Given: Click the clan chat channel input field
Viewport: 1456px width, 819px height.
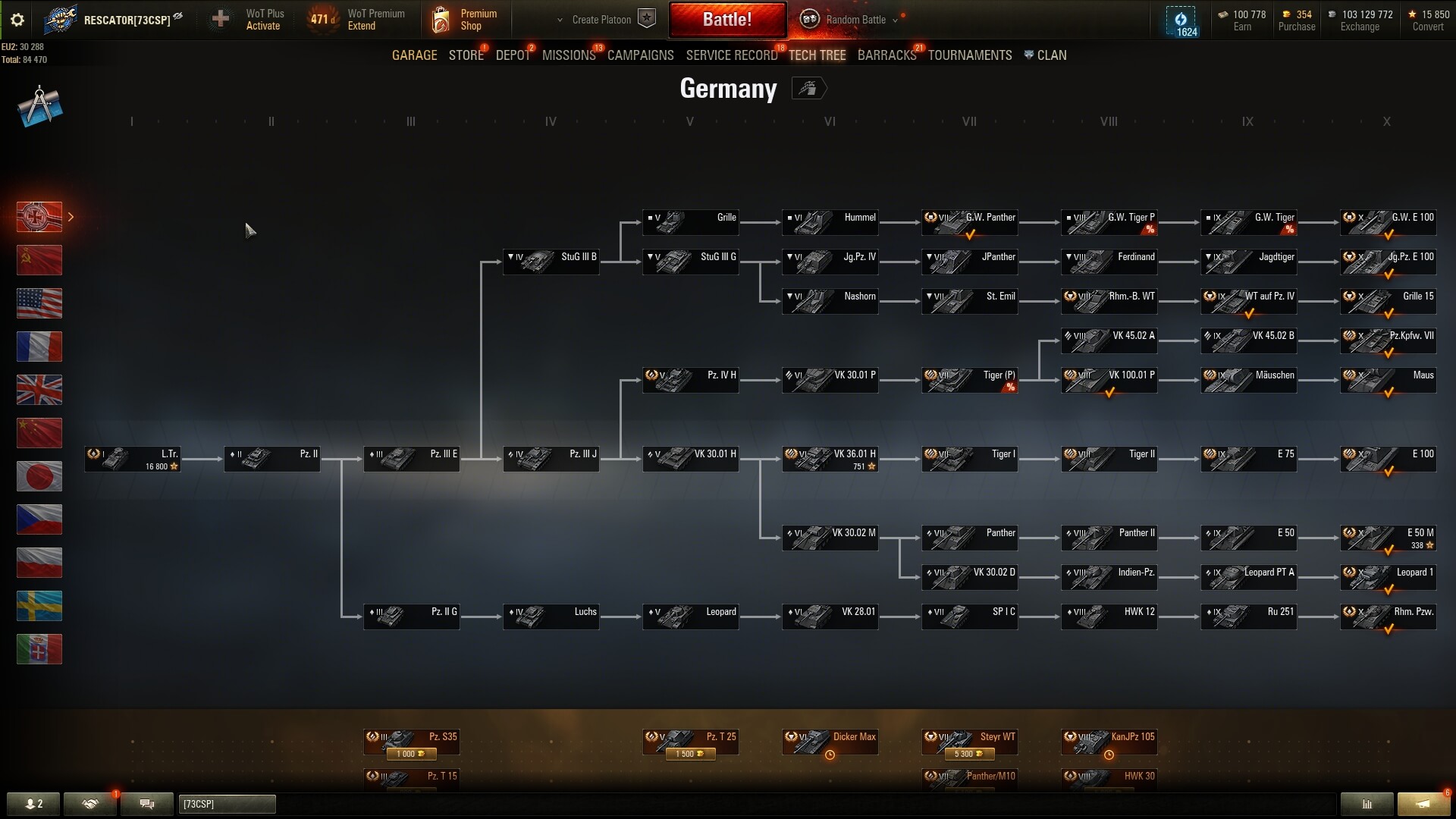Looking at the screenshot, I should click(x=227, y=804).
